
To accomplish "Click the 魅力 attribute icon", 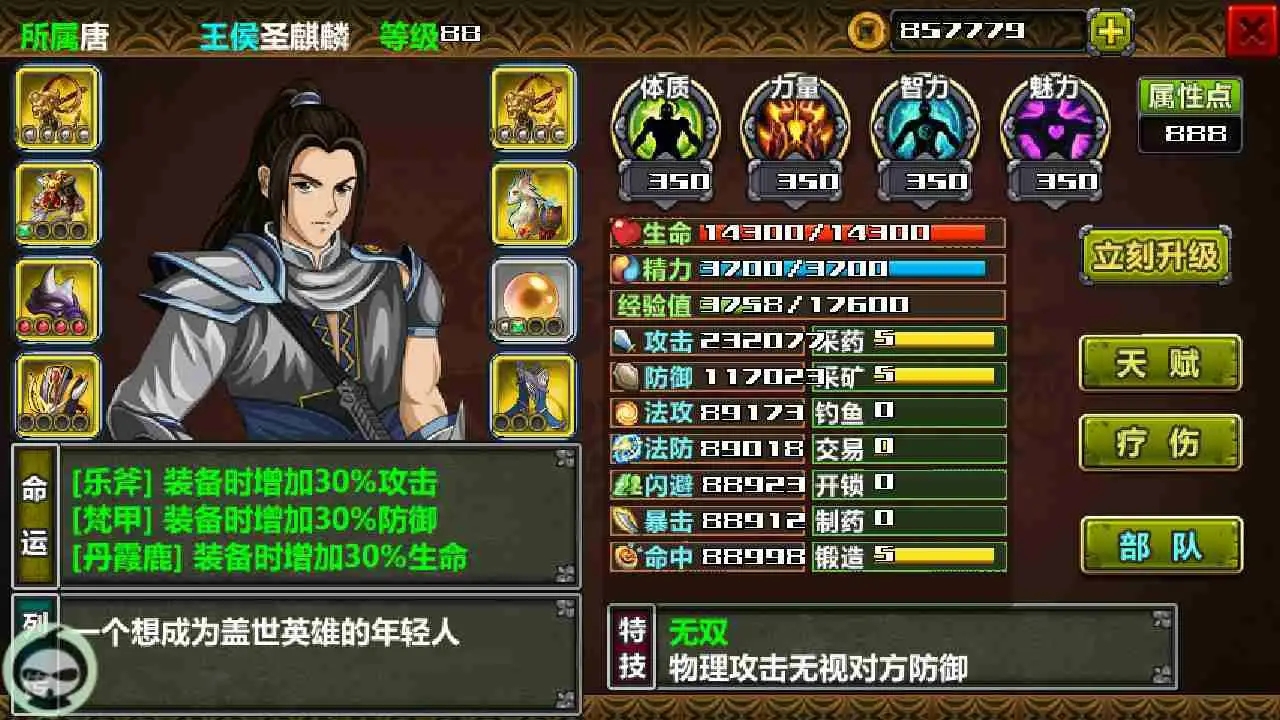I will coord(1055,130).
